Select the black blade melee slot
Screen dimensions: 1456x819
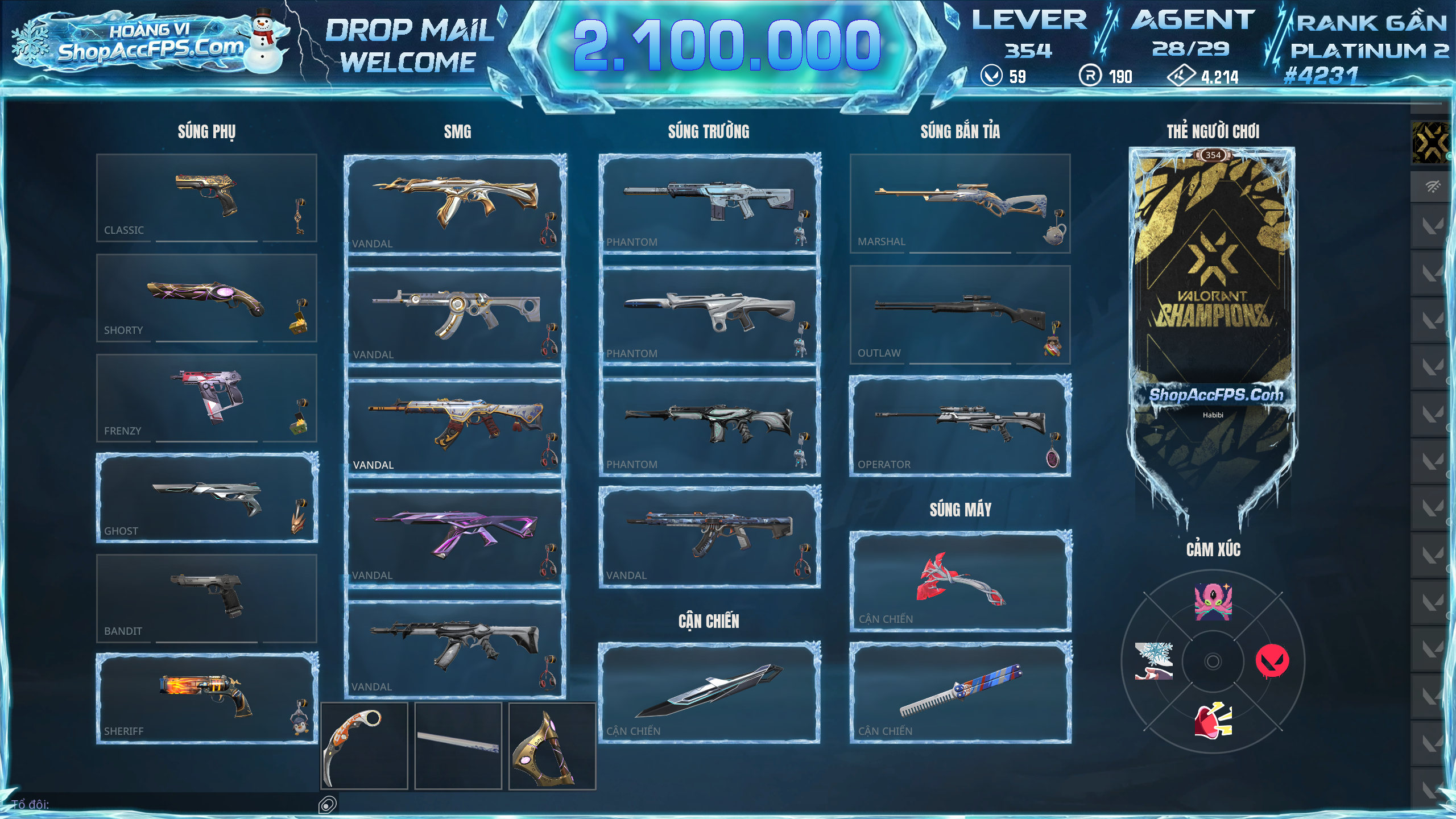(x=709, y=692)
